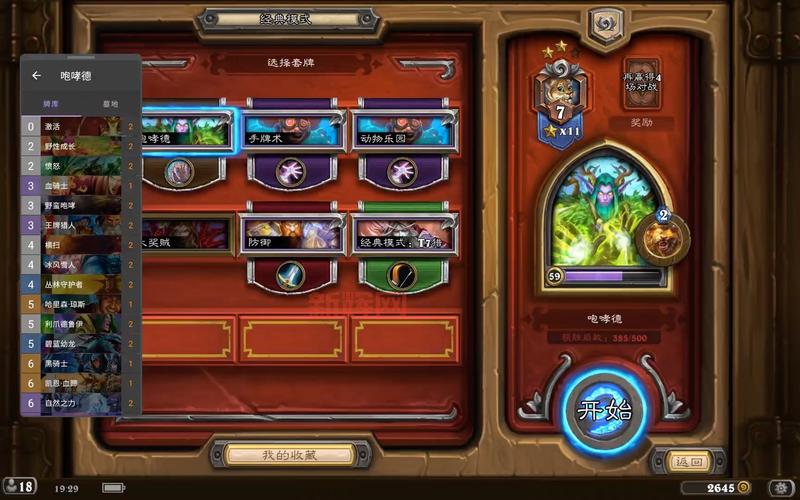This screenshot has height=500, width=800.
Task: Go back with the 返回 button
Action: coord(688,461)
